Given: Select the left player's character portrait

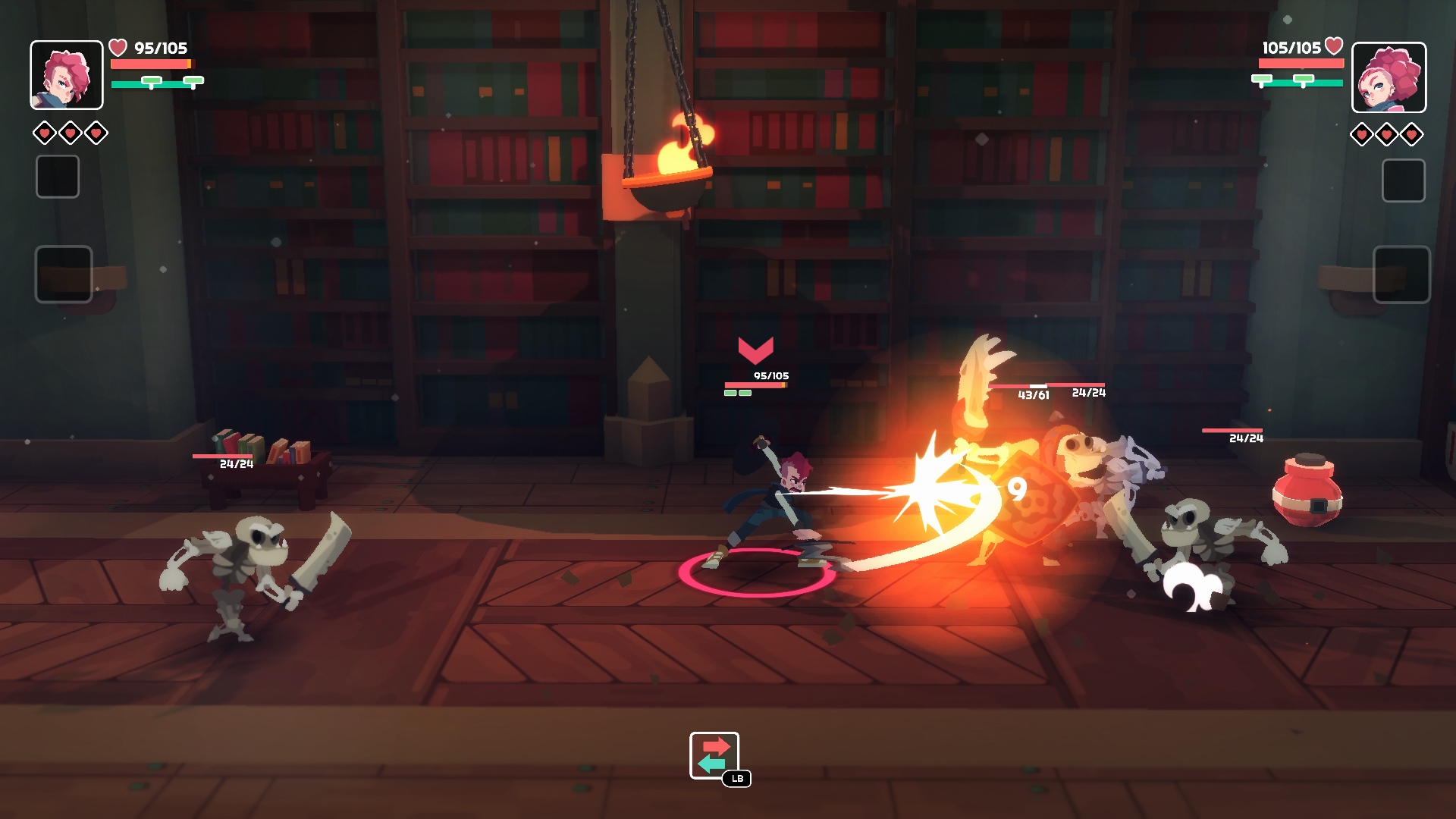Looking at the screenshot, I should pos(67,75).
